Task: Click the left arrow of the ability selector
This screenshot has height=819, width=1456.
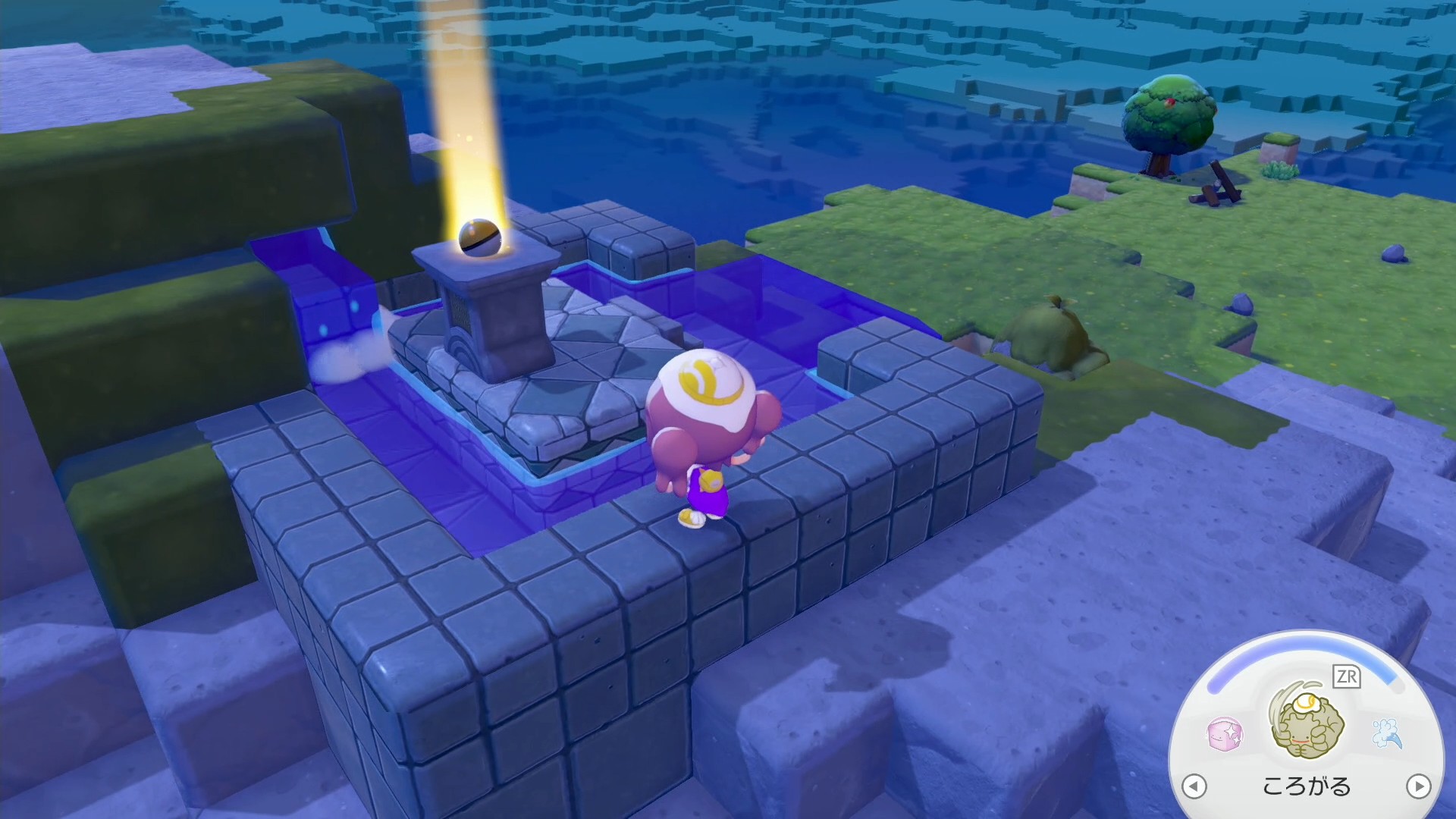Action: point(1194,786)
